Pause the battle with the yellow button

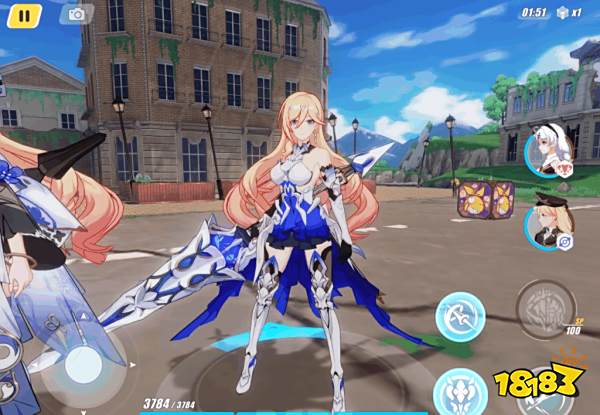tap(25, 14)
